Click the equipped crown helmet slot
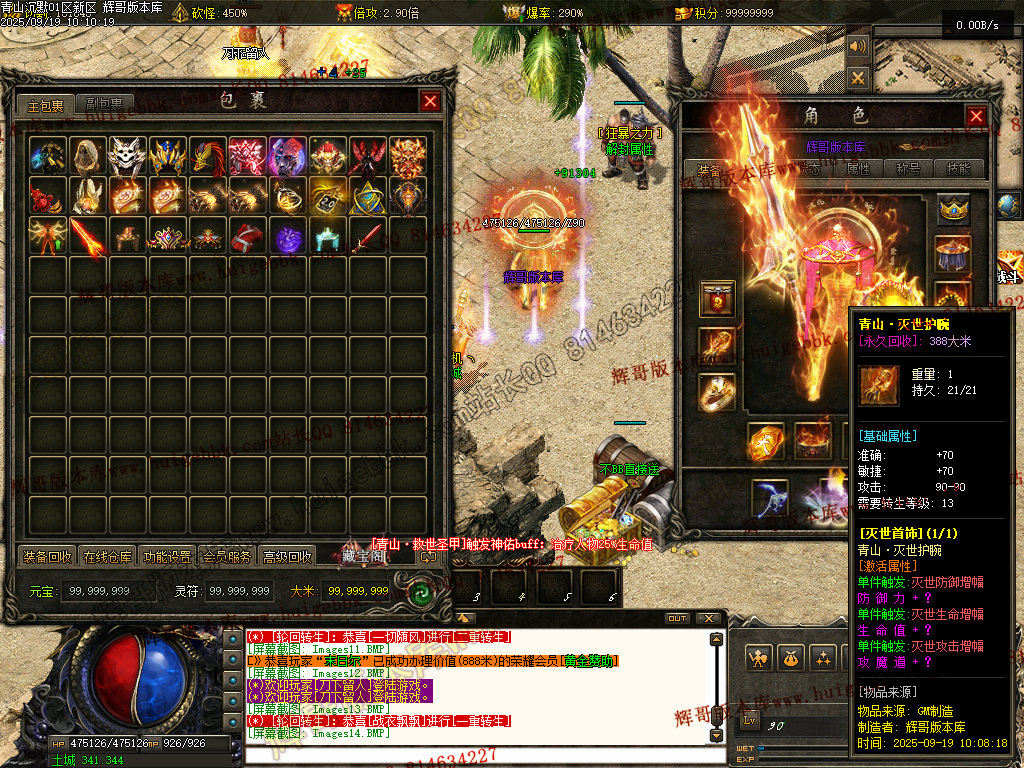The width and height of the screenshot is (1024, 768). coord(953,209)
